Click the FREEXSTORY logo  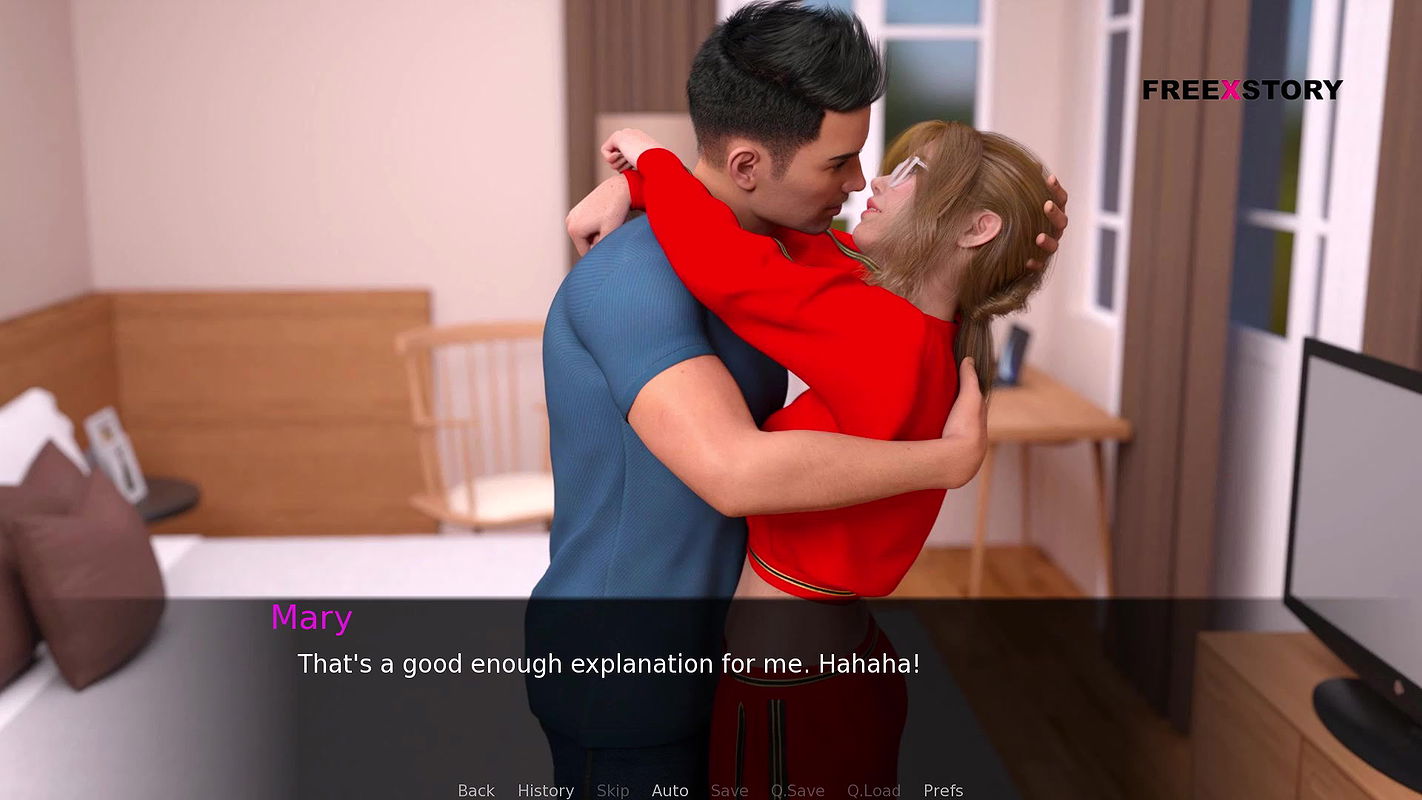tap(1244, 90)
